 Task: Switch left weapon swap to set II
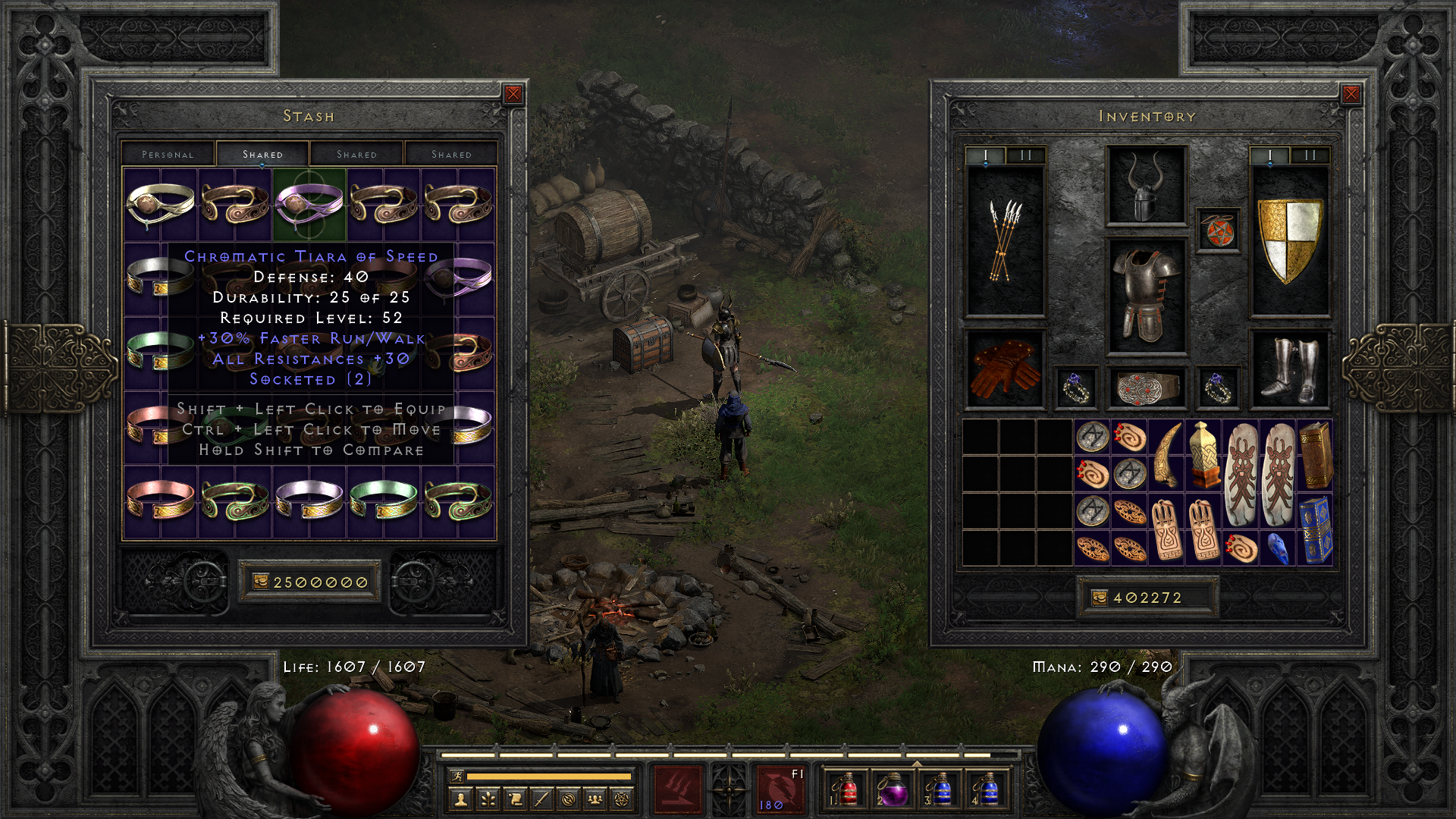[x=1025, y=155]
